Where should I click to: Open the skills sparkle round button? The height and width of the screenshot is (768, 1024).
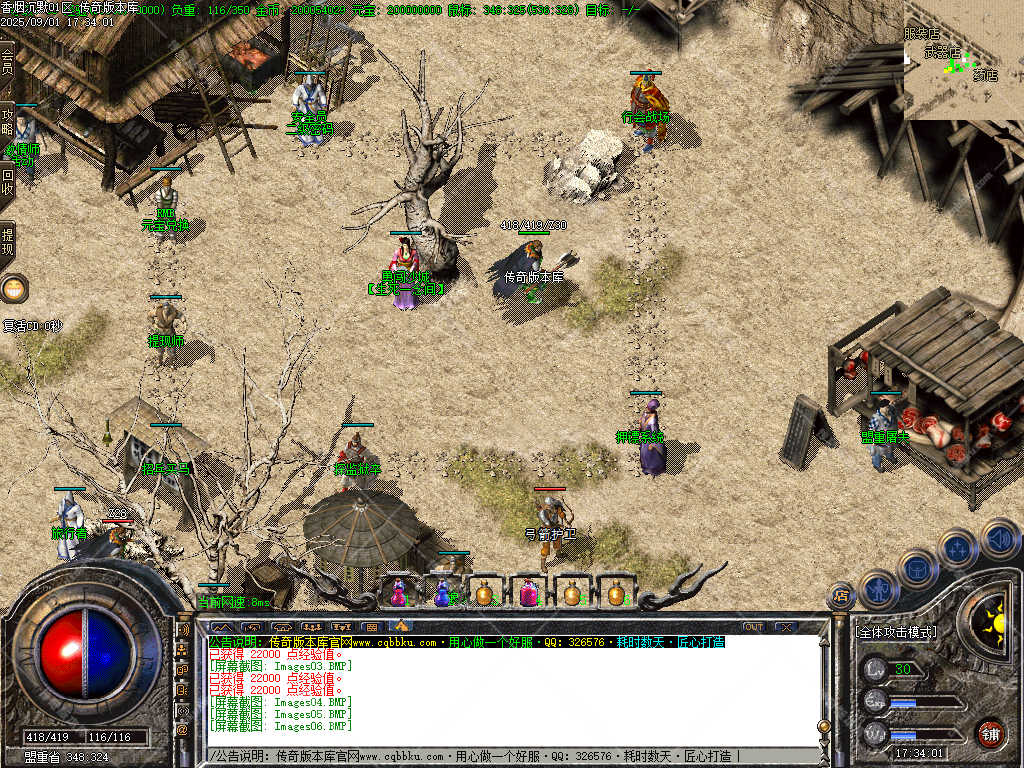(x=957, y=548)
